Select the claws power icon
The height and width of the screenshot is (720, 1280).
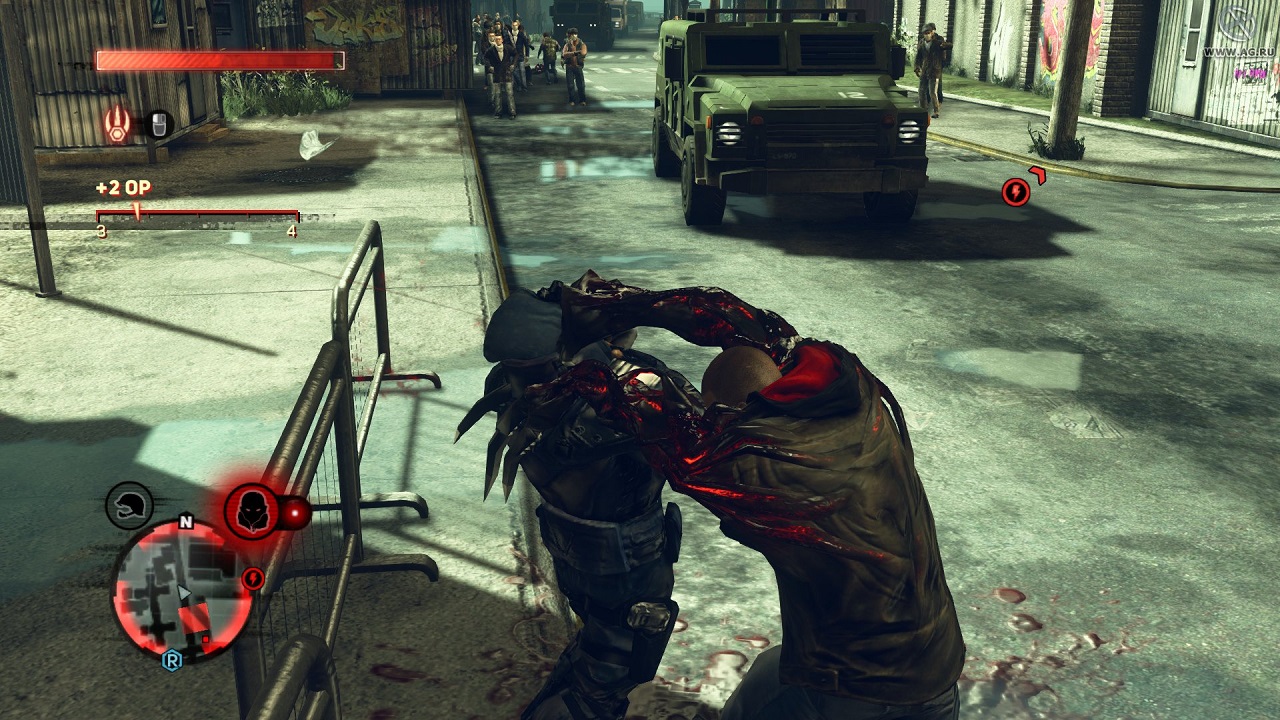tap(119, 125)
